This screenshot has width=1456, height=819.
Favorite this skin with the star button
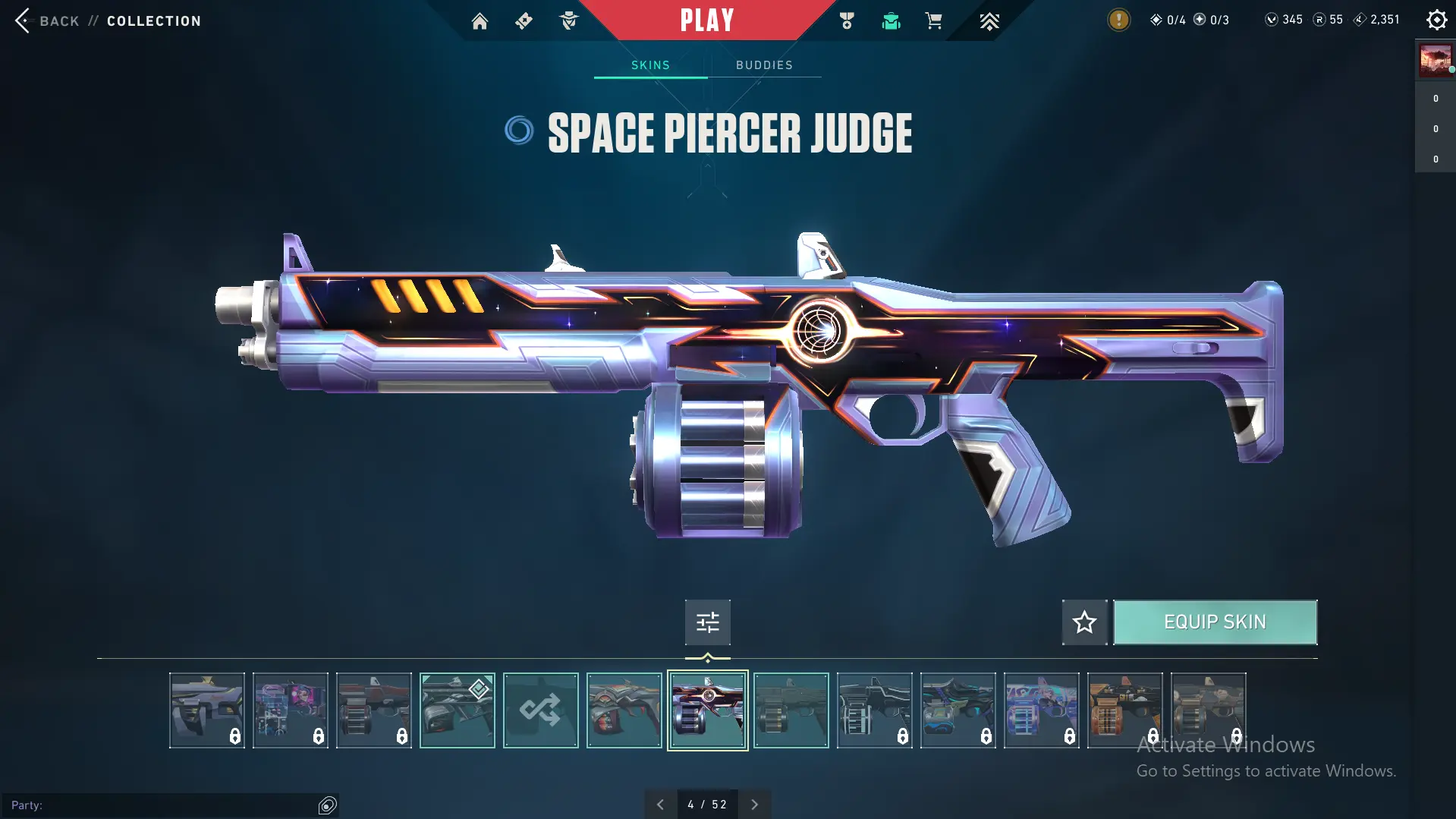coord(1084,622)
